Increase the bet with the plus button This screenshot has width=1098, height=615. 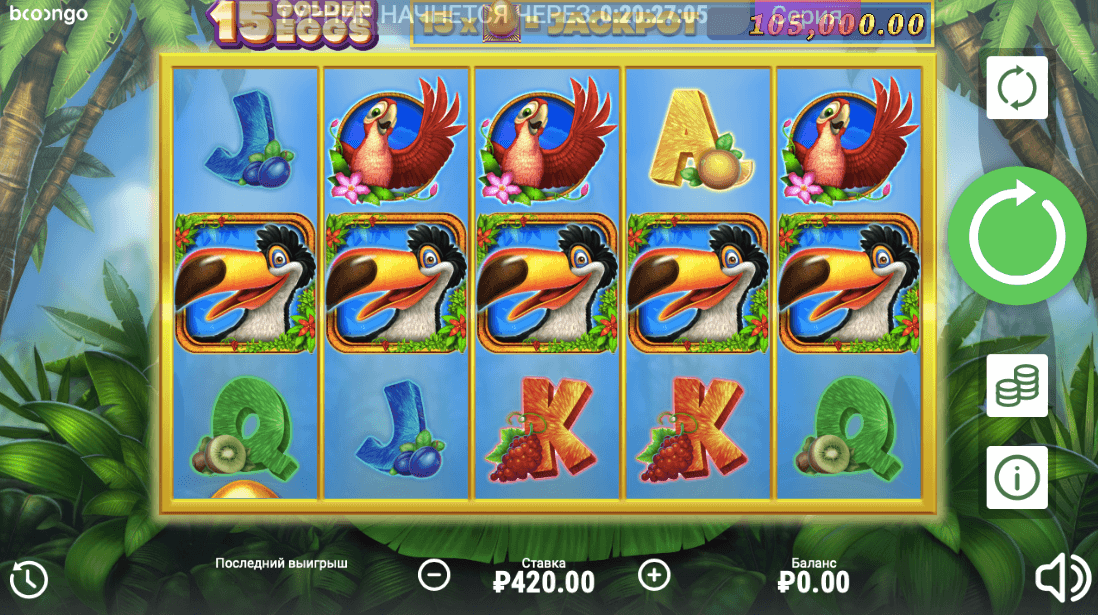coord(654,575)
